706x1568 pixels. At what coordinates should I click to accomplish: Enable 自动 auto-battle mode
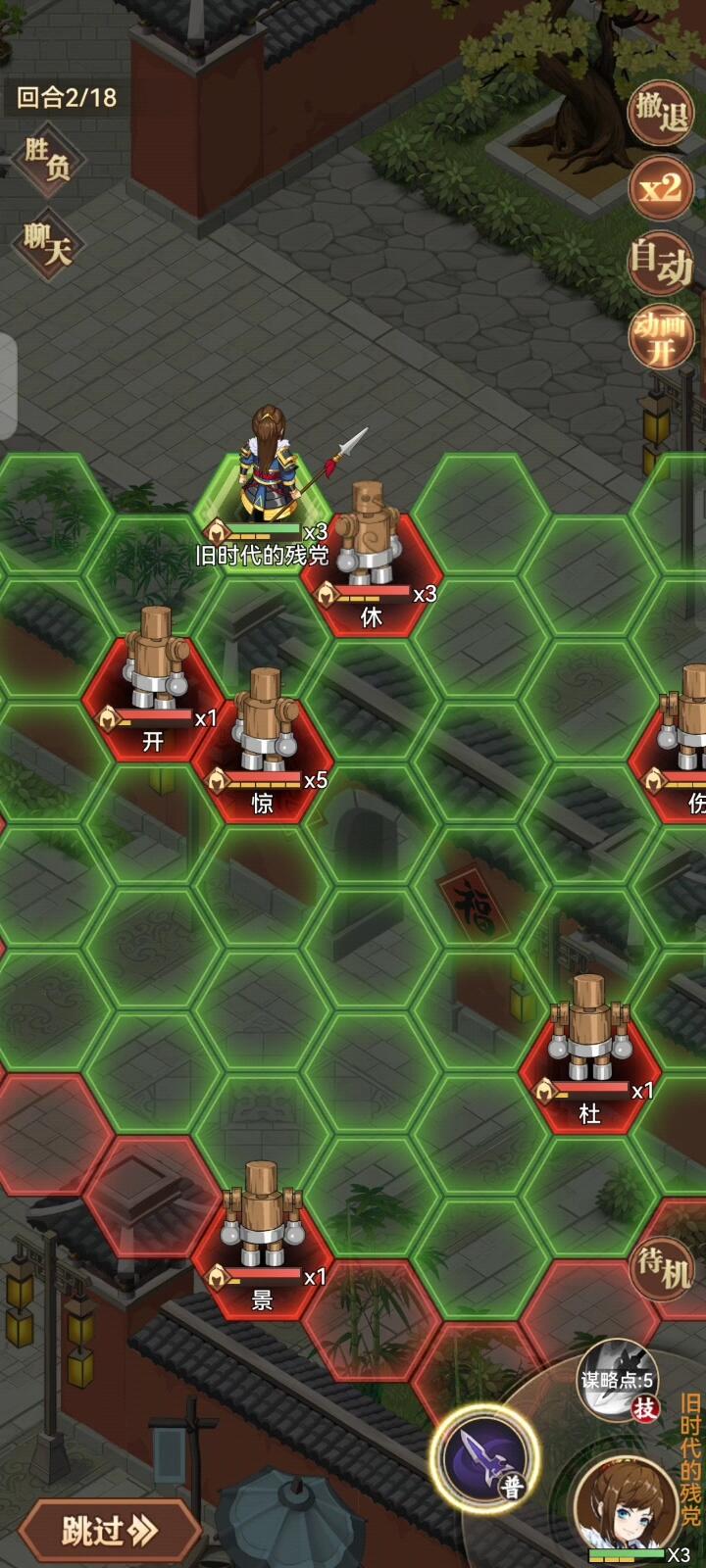(660, 261)
